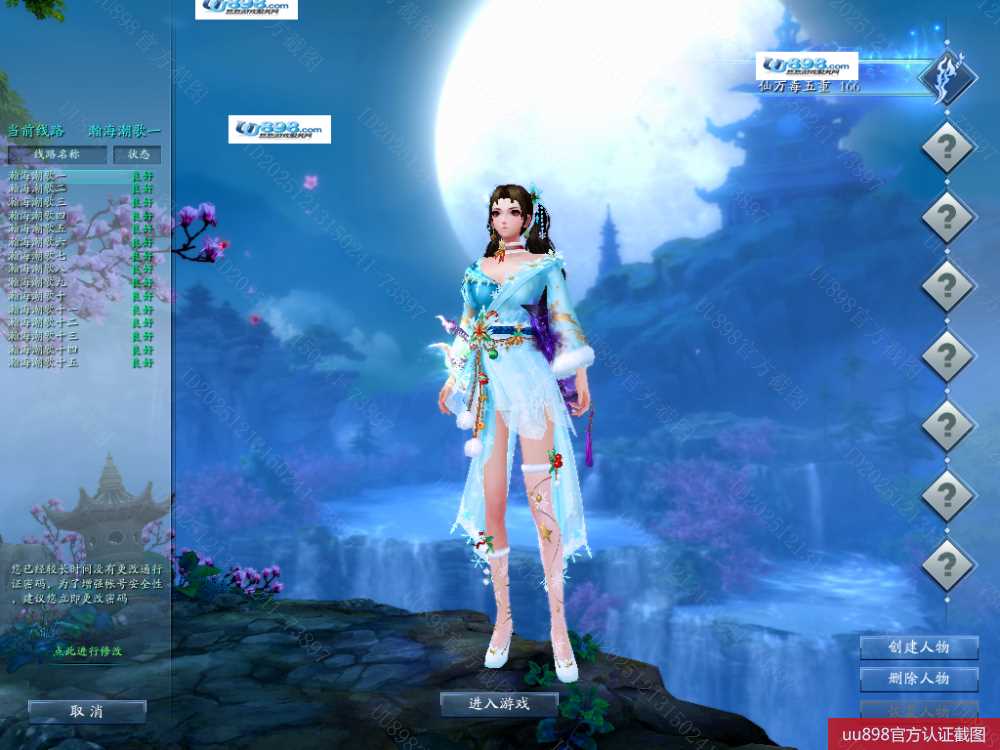Click the 状态 status column header
This screenshot has width=1000, height=750.
(138, 155)
